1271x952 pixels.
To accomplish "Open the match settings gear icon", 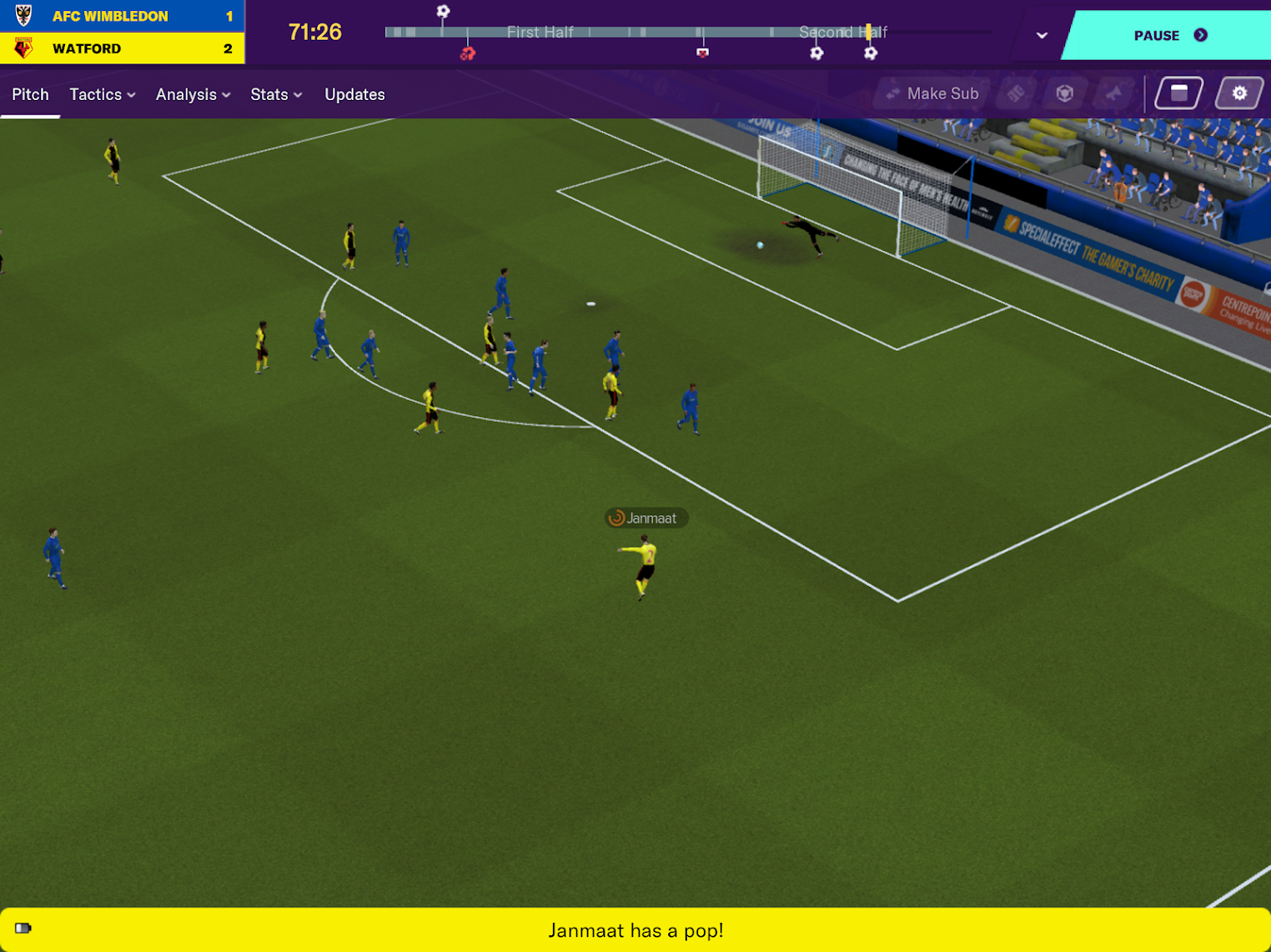I will (x=1240, y=93).
